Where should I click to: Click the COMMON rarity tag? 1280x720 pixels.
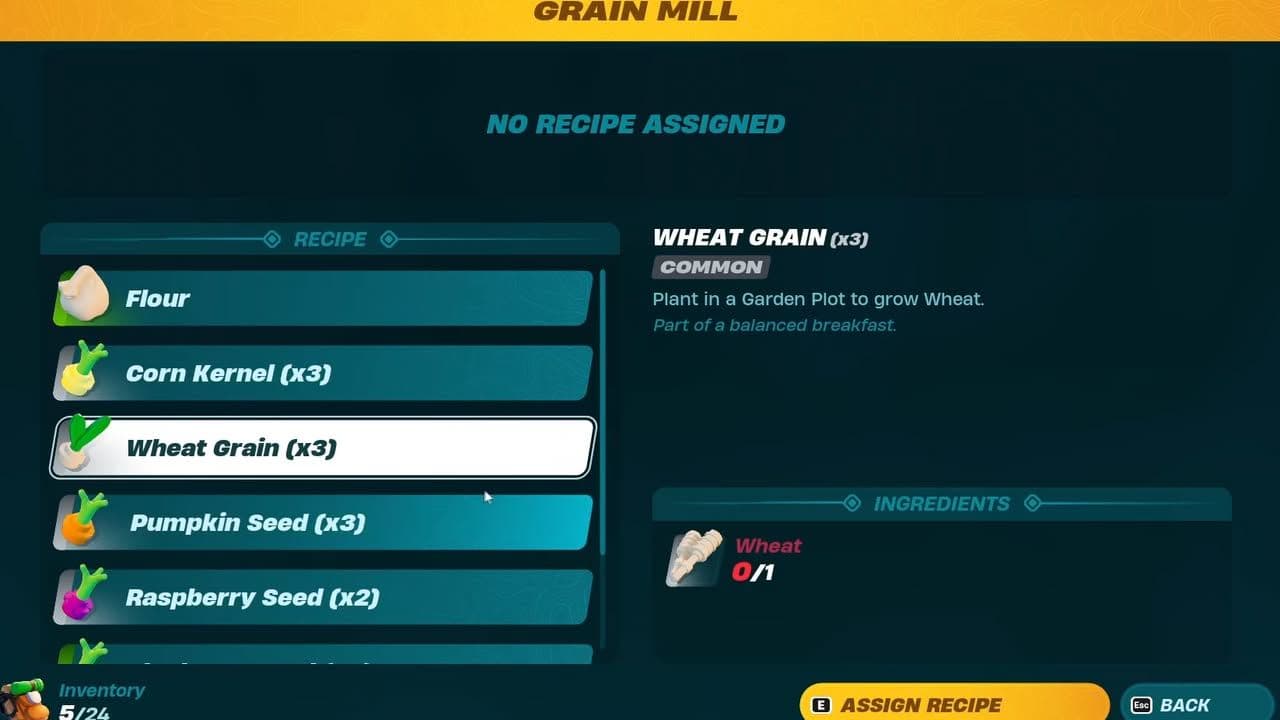[x=711, y=267]
